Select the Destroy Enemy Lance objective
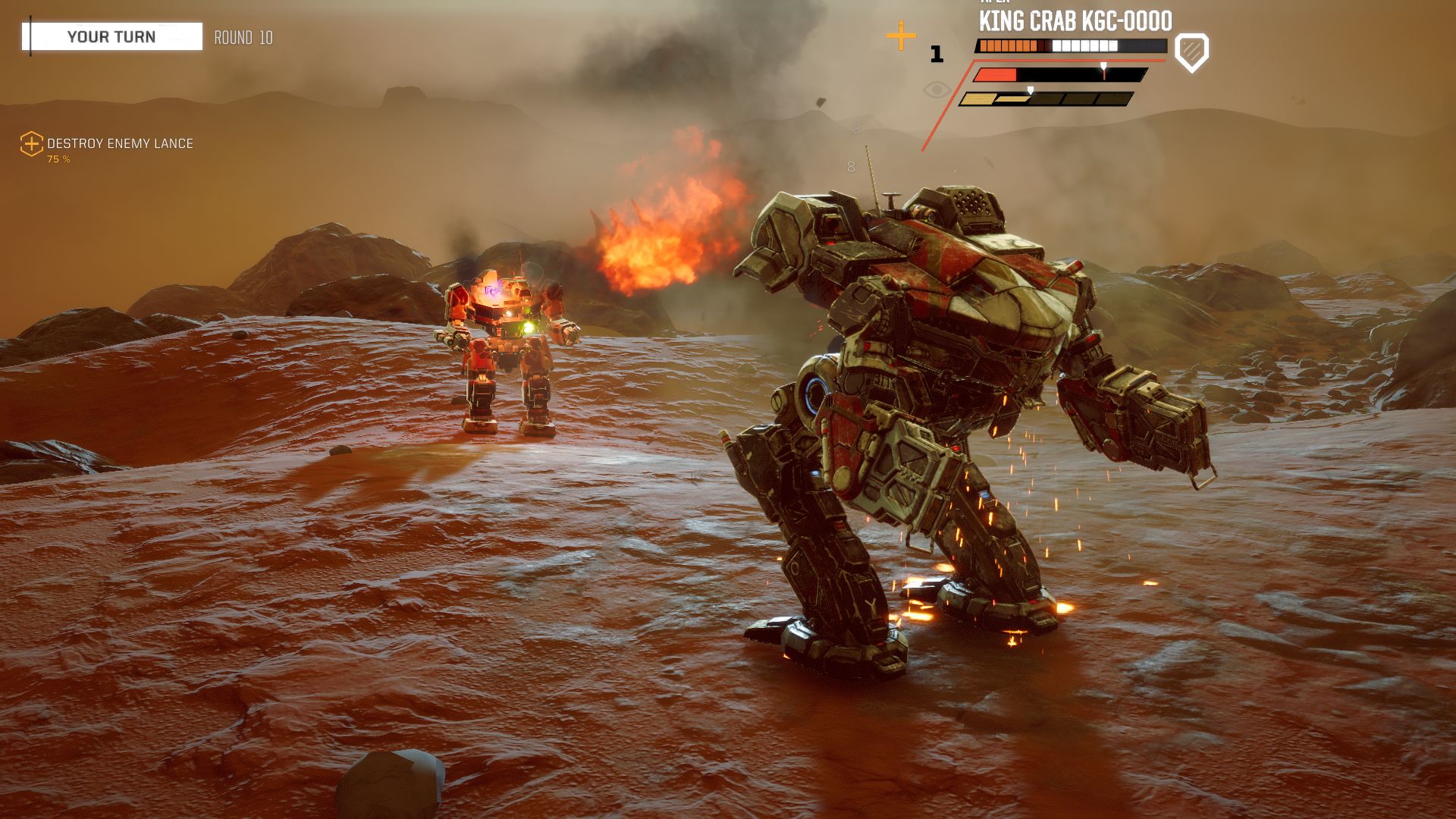 tap(120, 144)
